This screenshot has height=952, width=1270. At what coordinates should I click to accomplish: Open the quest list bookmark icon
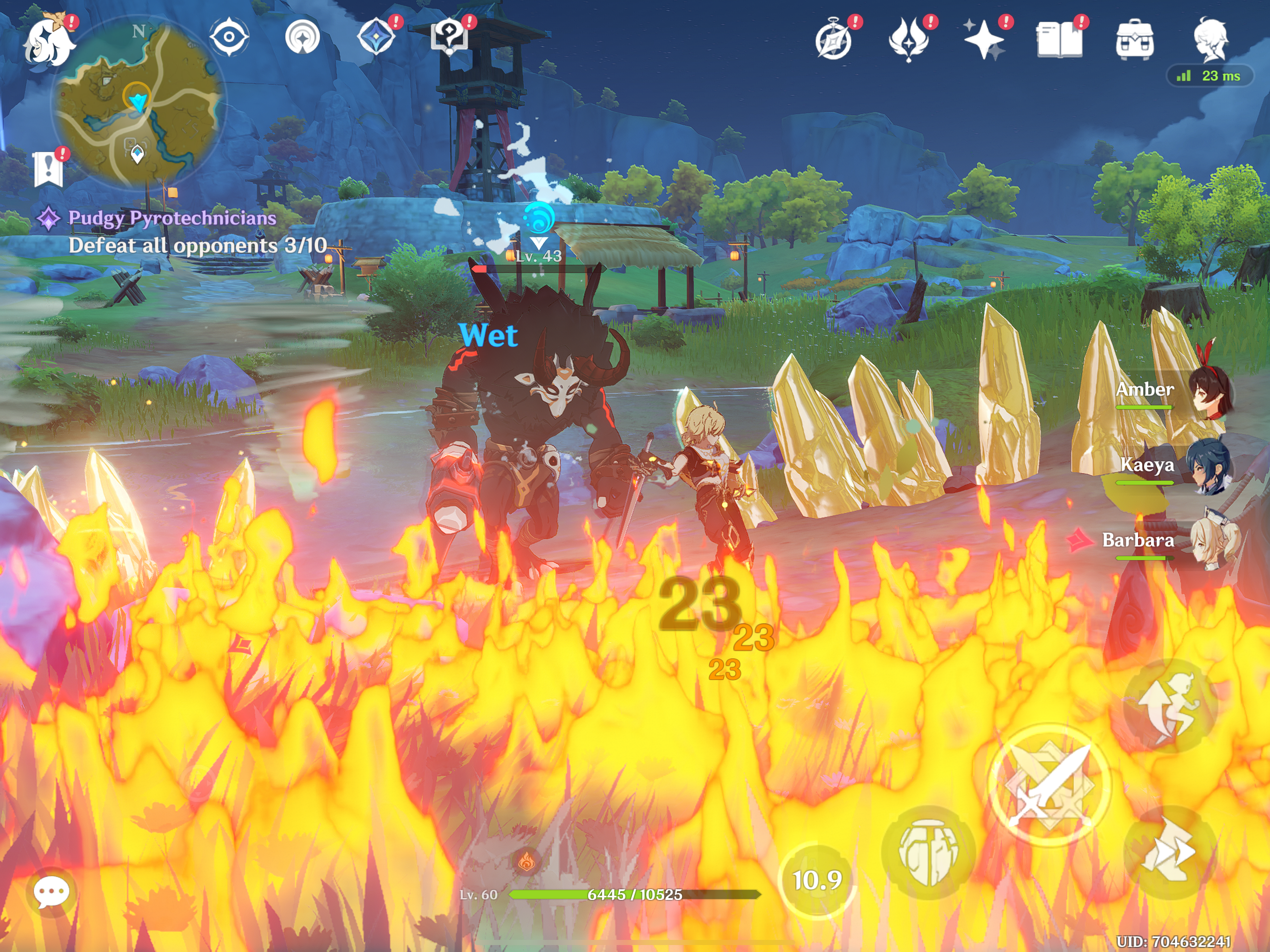coord(48,169)
